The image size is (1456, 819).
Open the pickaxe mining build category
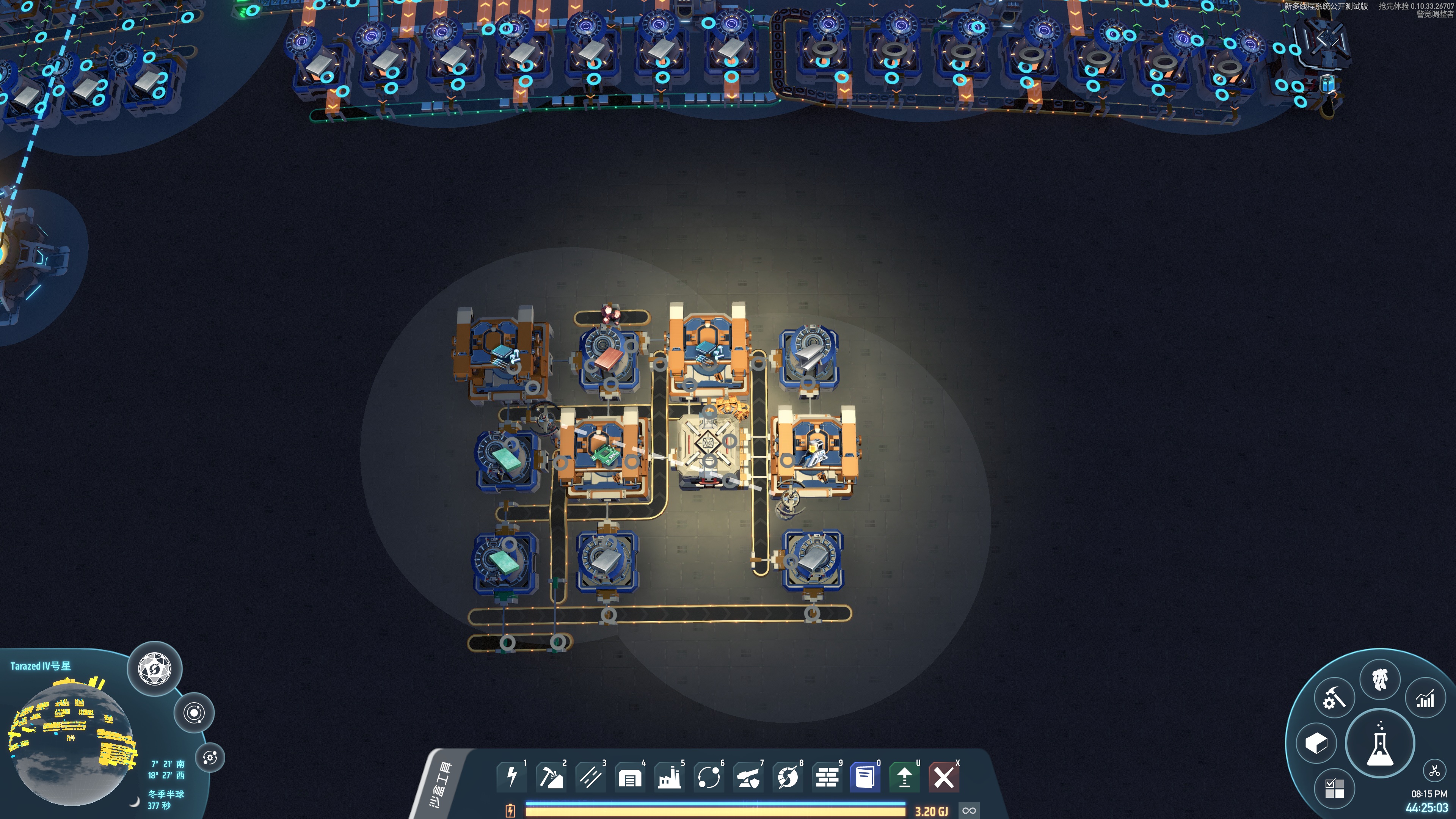pyautogui.click(x=551, y=777)
